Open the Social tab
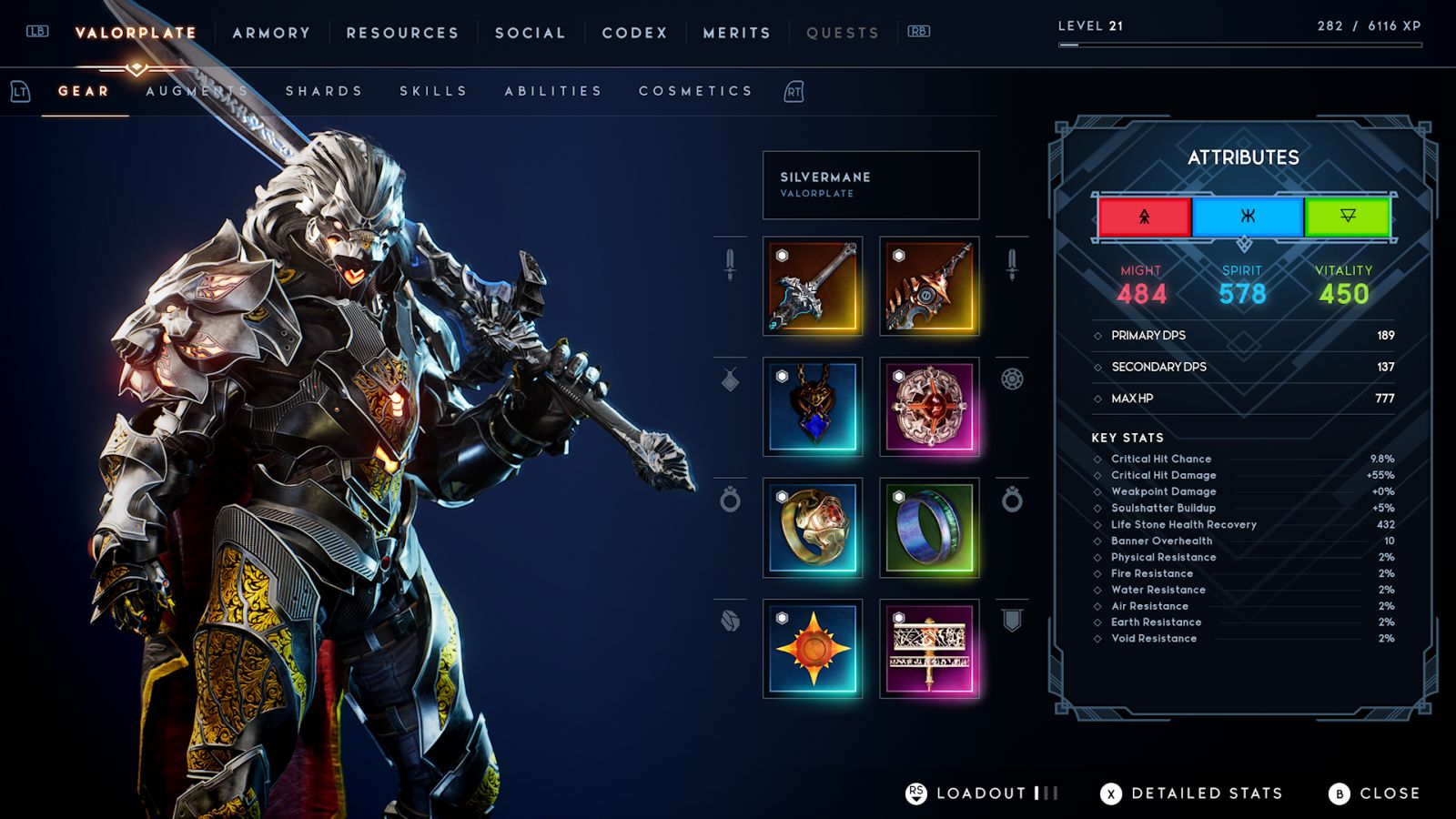This screenshot has width=1456, height=819. [x=530, y=33]
